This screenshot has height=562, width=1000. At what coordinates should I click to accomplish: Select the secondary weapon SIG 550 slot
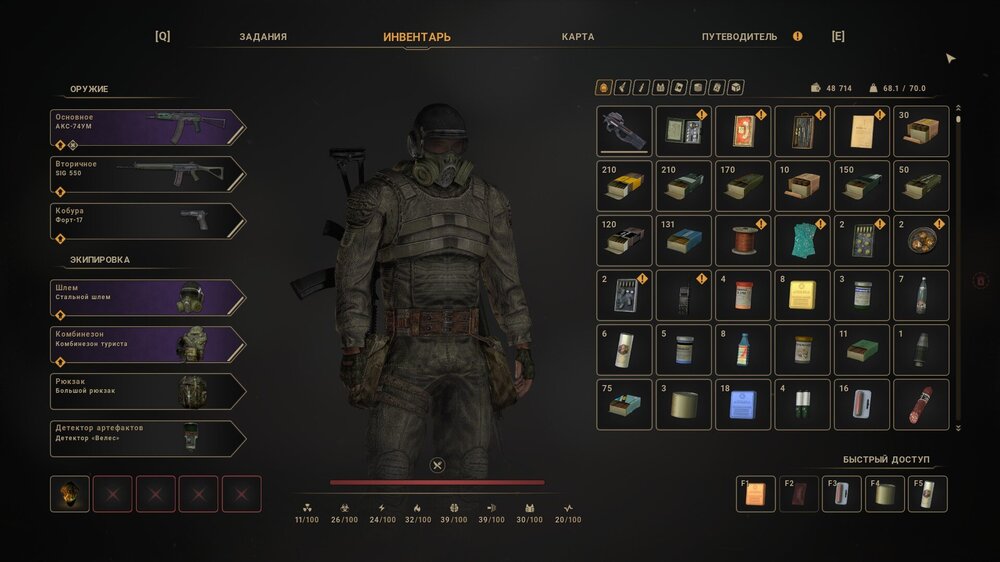[147, 175]
